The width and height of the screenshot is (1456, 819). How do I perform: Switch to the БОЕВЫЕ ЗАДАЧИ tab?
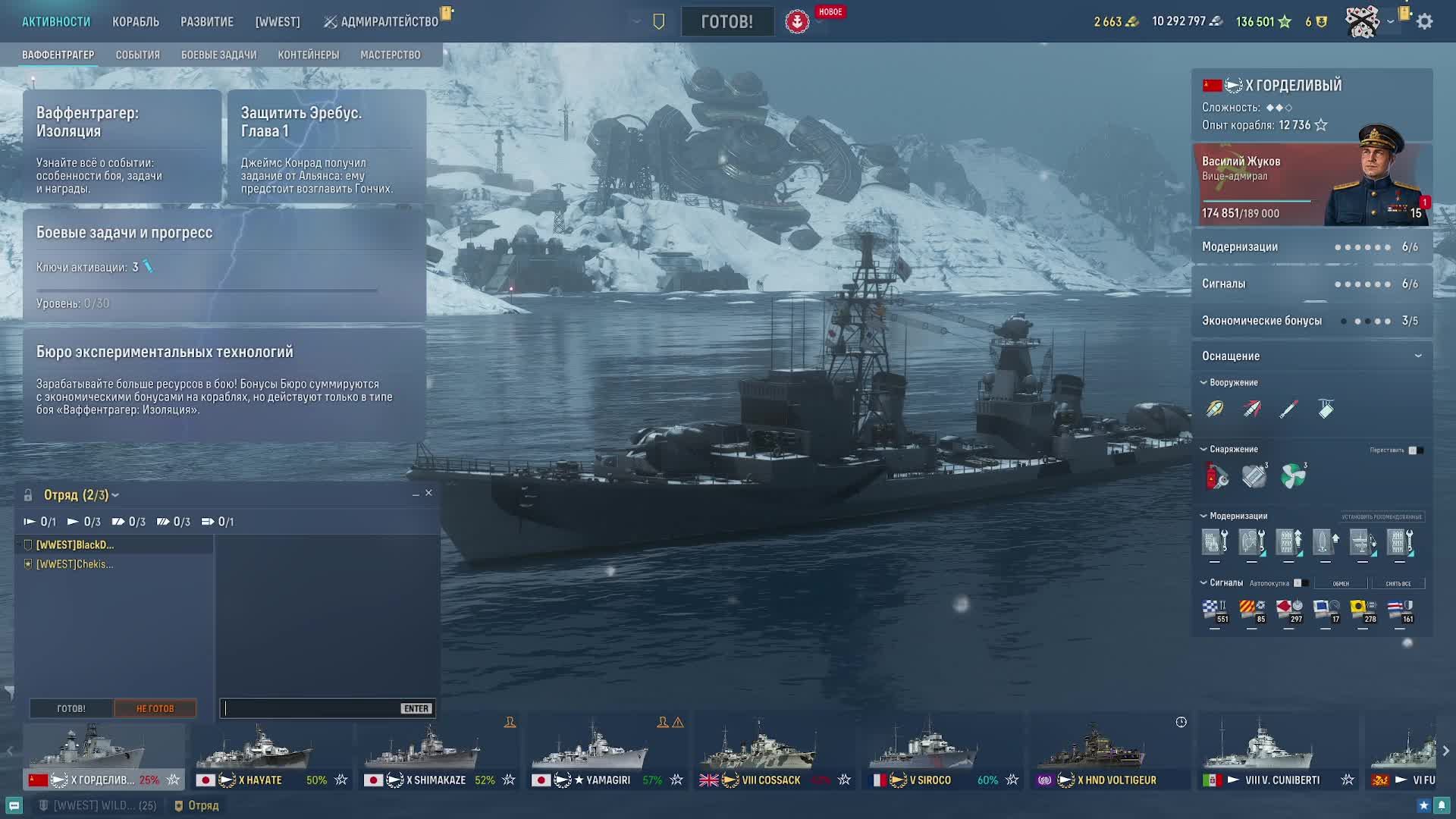[x=218, y=55]
